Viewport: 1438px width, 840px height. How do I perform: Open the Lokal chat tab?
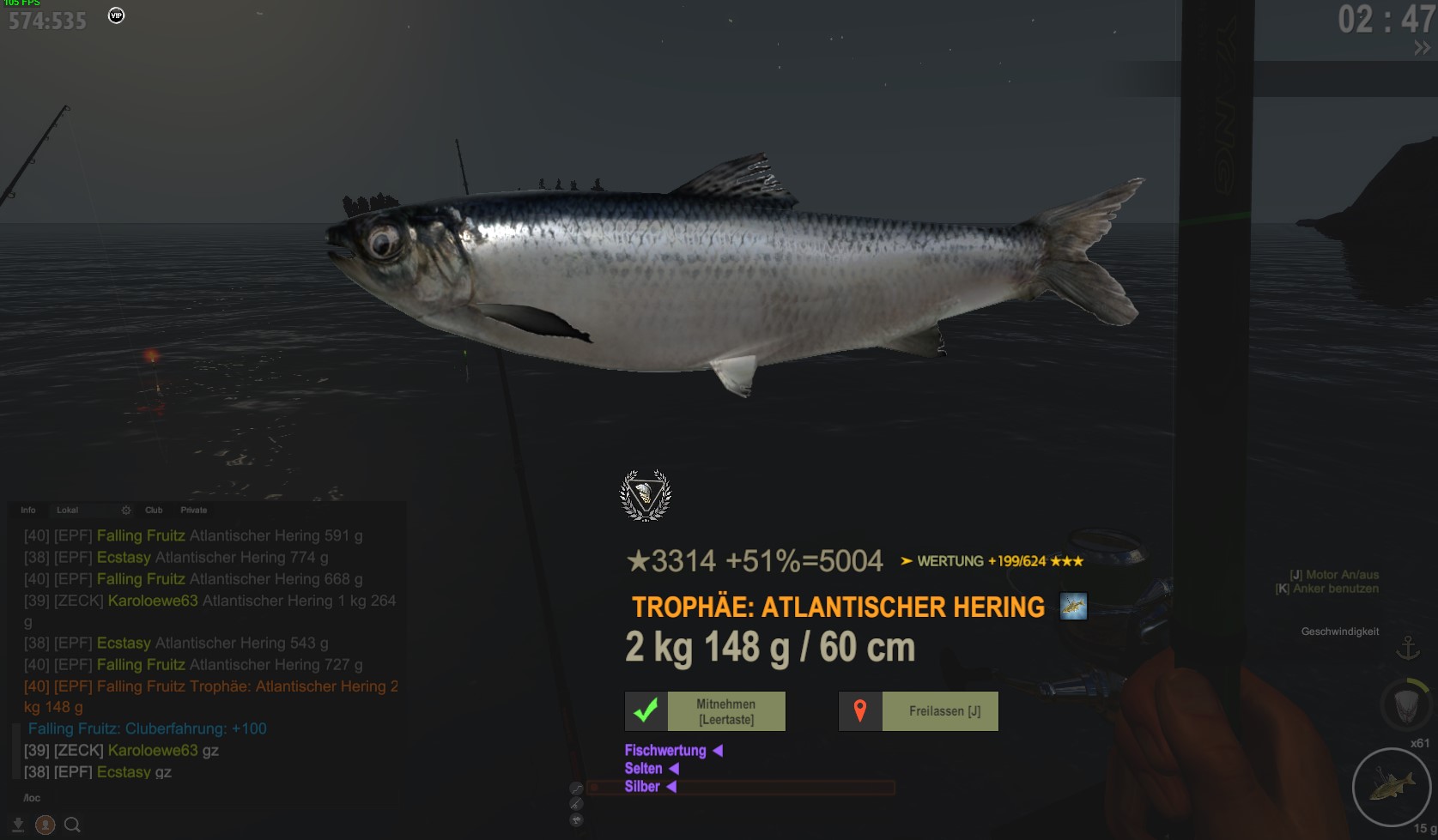(x=67, y=510)
